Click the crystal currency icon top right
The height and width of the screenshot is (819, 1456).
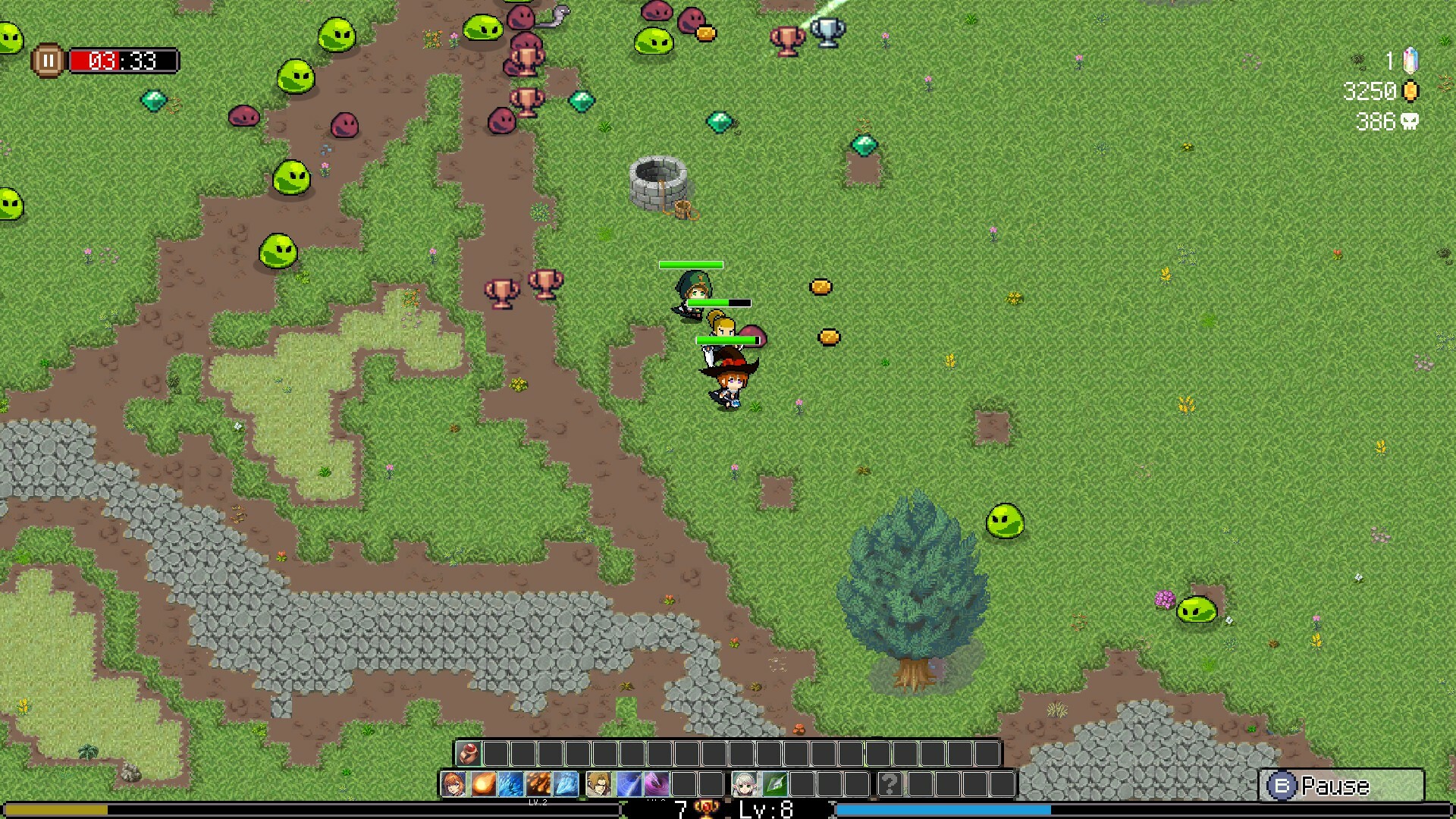[1410, 60]
